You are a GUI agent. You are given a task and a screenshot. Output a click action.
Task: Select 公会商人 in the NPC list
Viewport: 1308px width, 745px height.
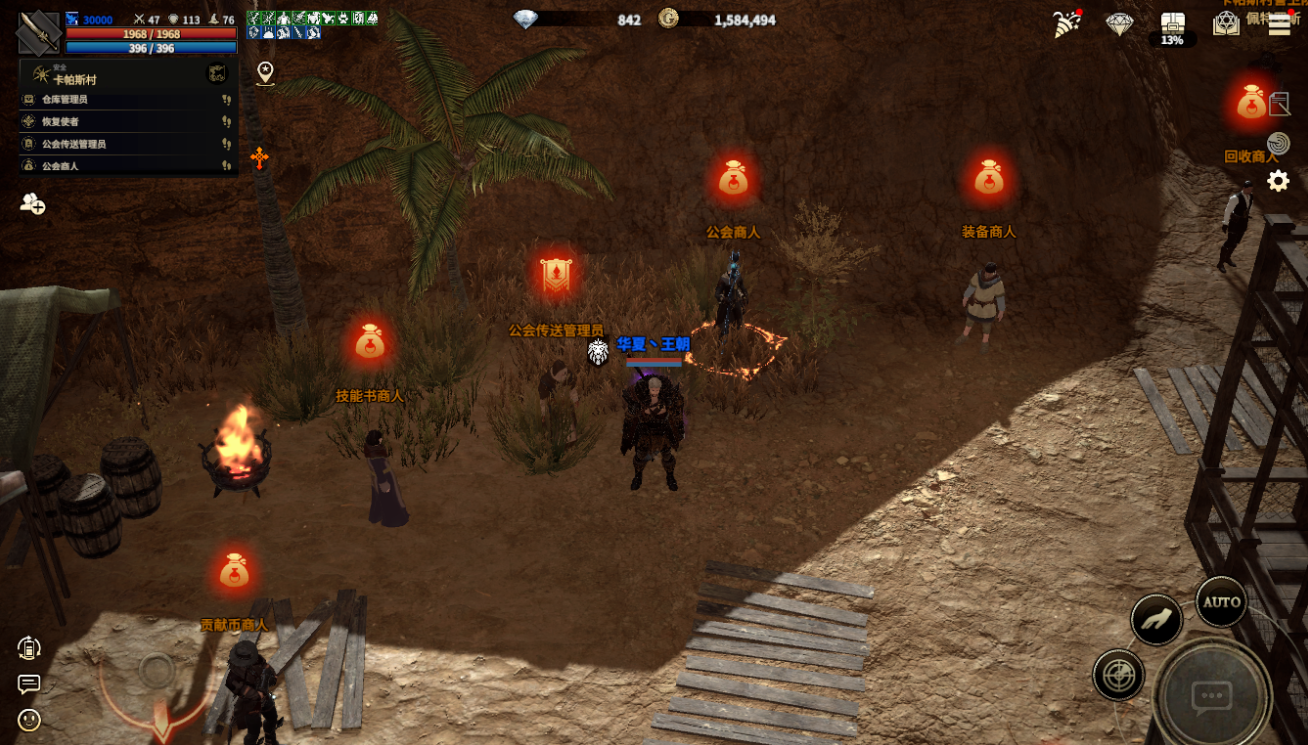click(60, 166)
